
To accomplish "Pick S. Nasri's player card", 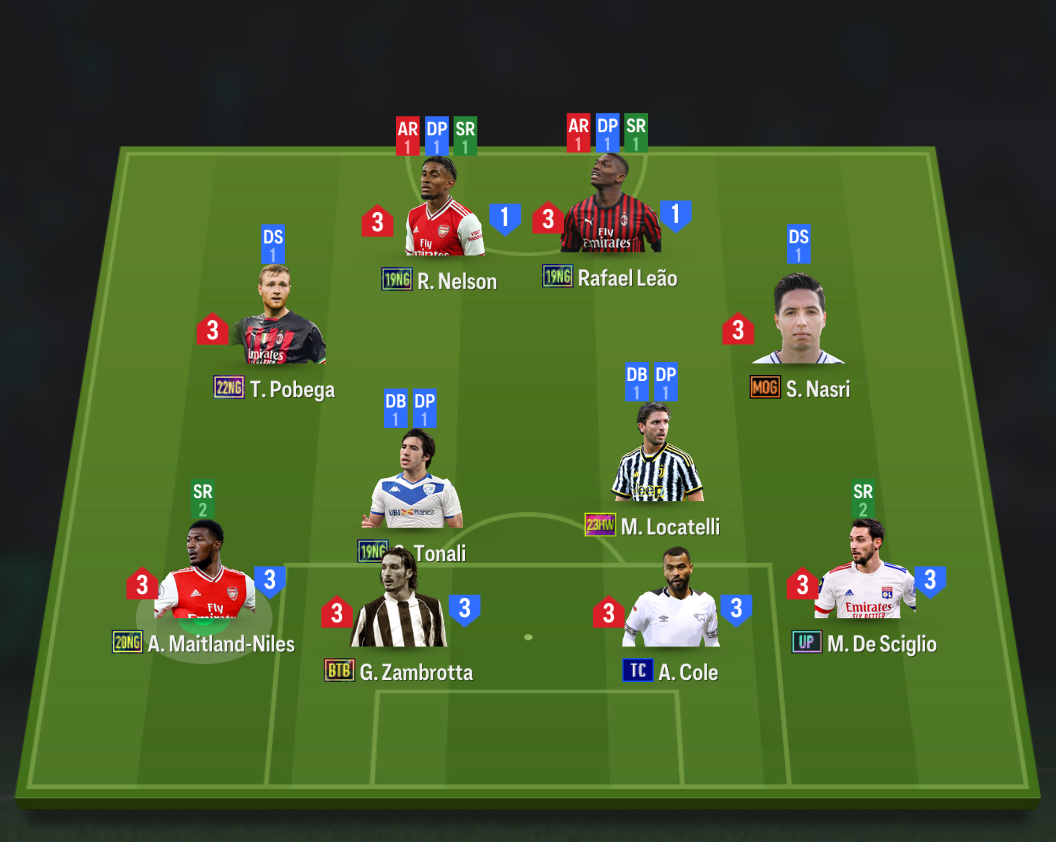I will pyautogui.click(x=798, y=322).
